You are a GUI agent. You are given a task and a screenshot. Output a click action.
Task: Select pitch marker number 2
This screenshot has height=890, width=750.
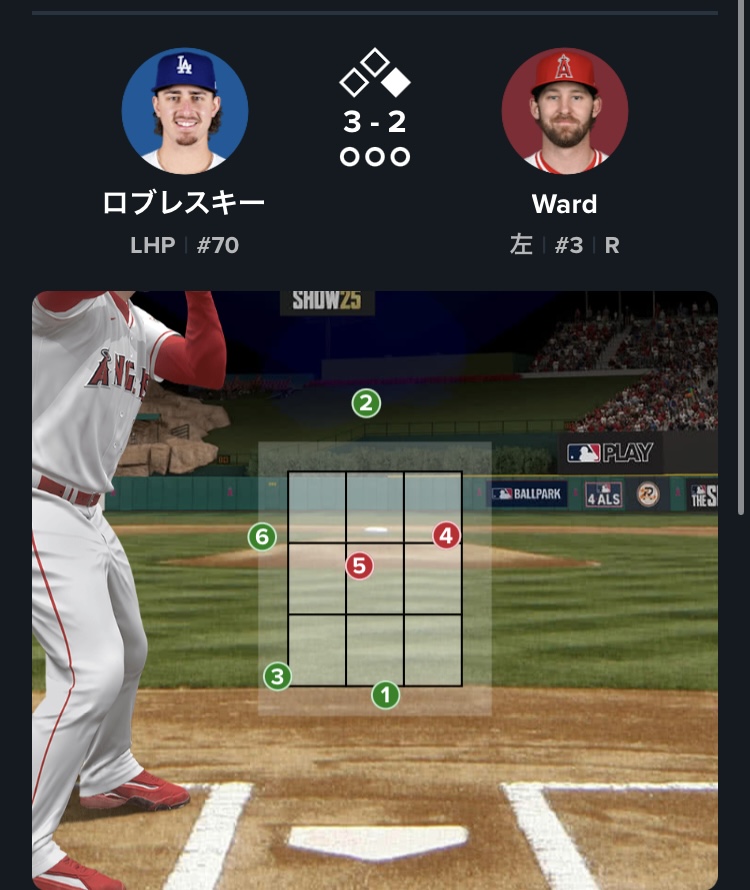[366, 404]
